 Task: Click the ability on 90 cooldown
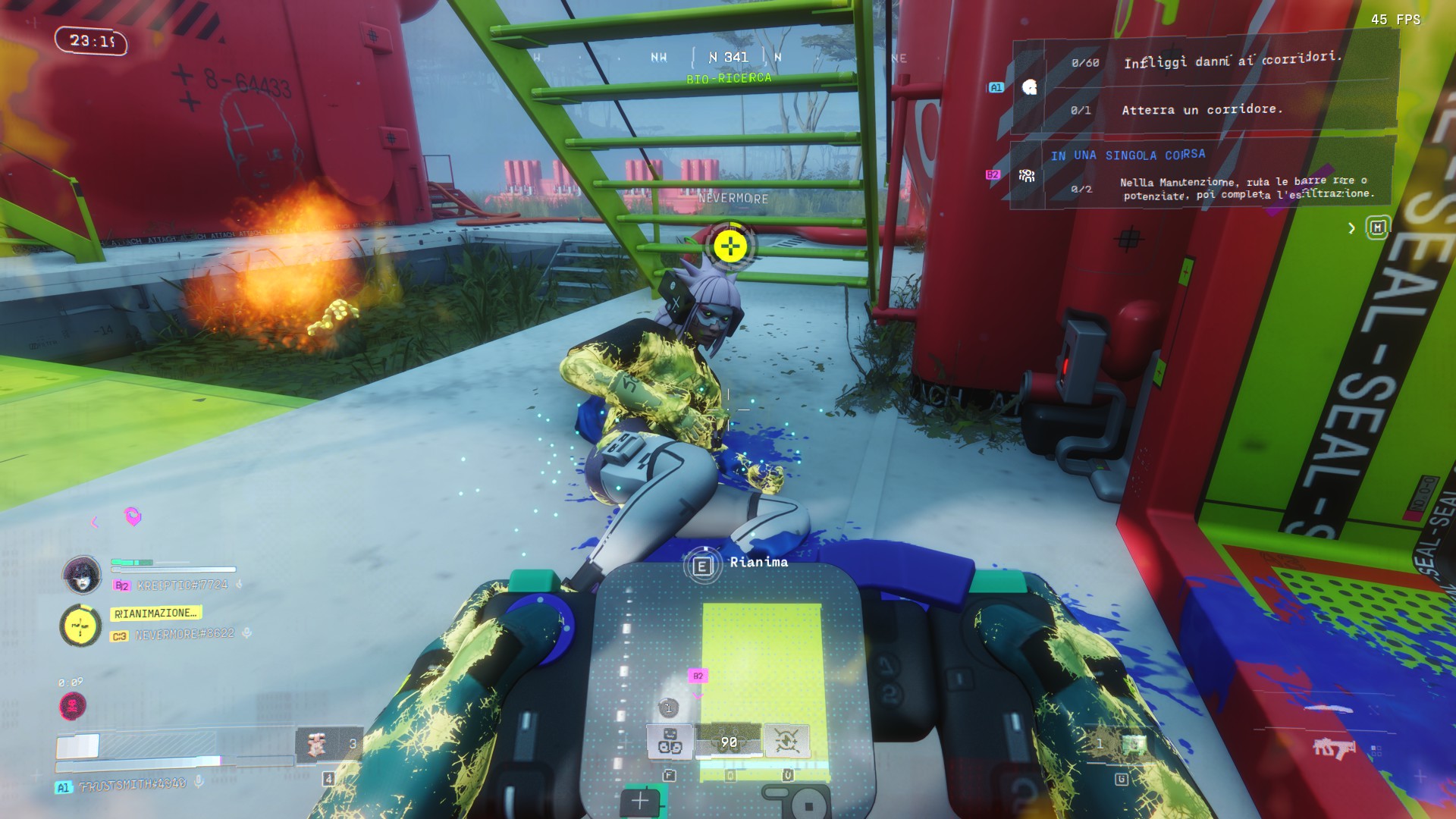click(729, 742)
